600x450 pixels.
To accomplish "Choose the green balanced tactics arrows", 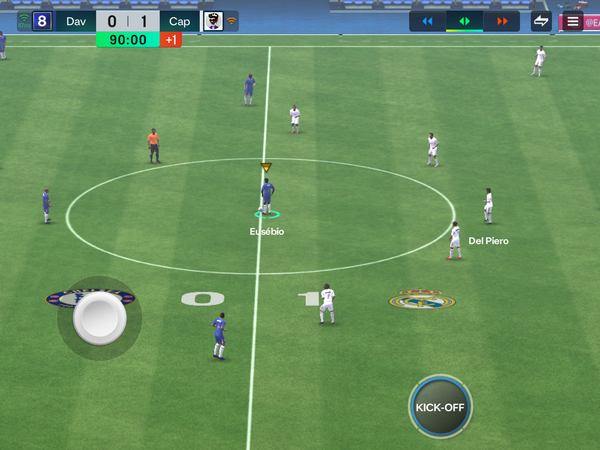I will click(464, 21).
